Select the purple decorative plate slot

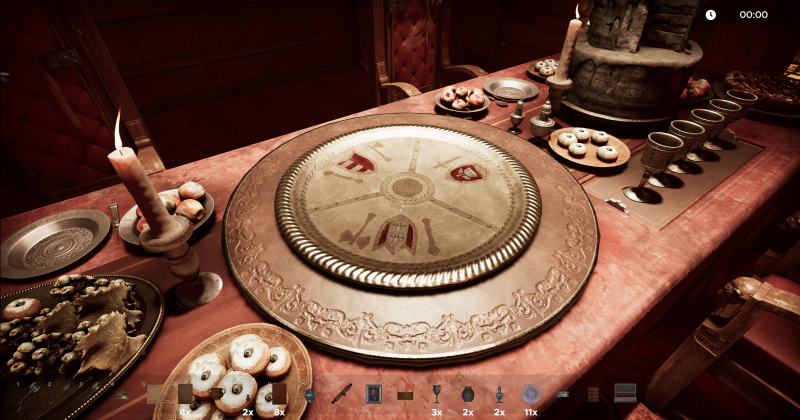point(530,393)
